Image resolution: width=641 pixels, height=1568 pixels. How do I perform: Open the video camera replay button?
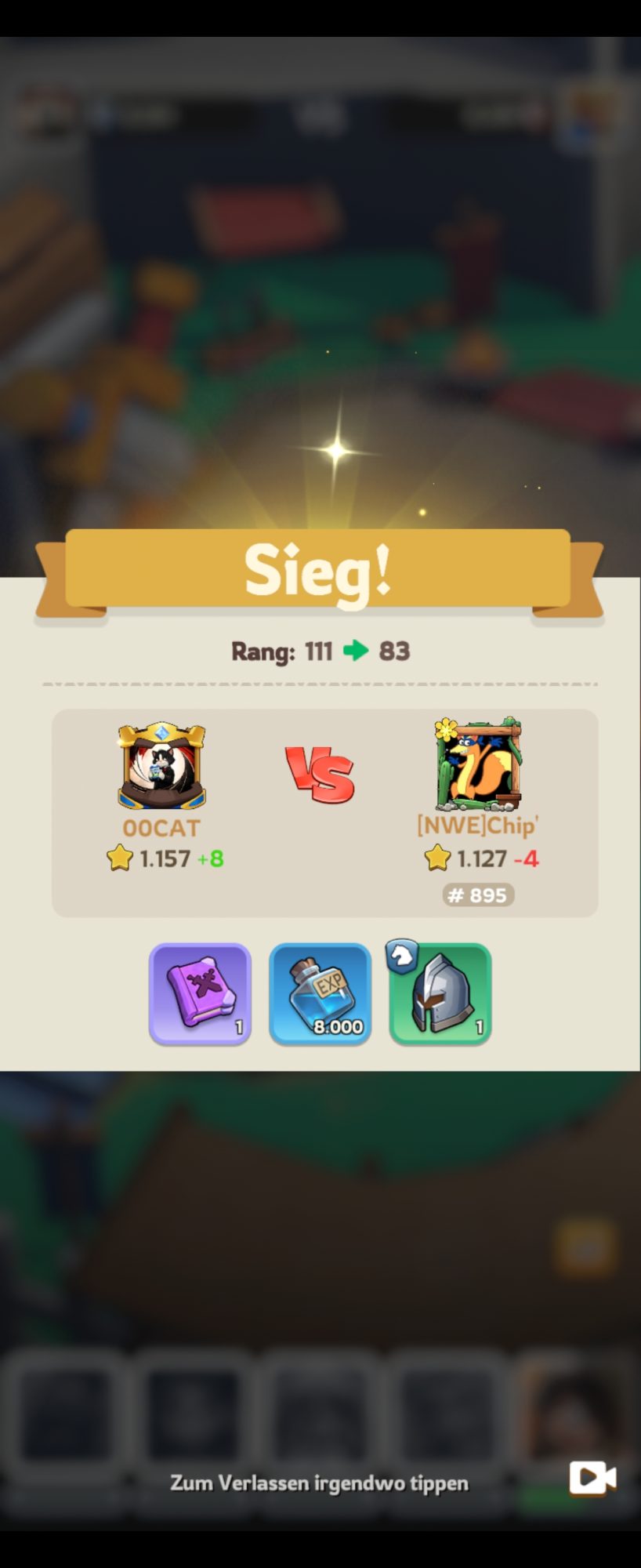click(x=592, y=1478)
